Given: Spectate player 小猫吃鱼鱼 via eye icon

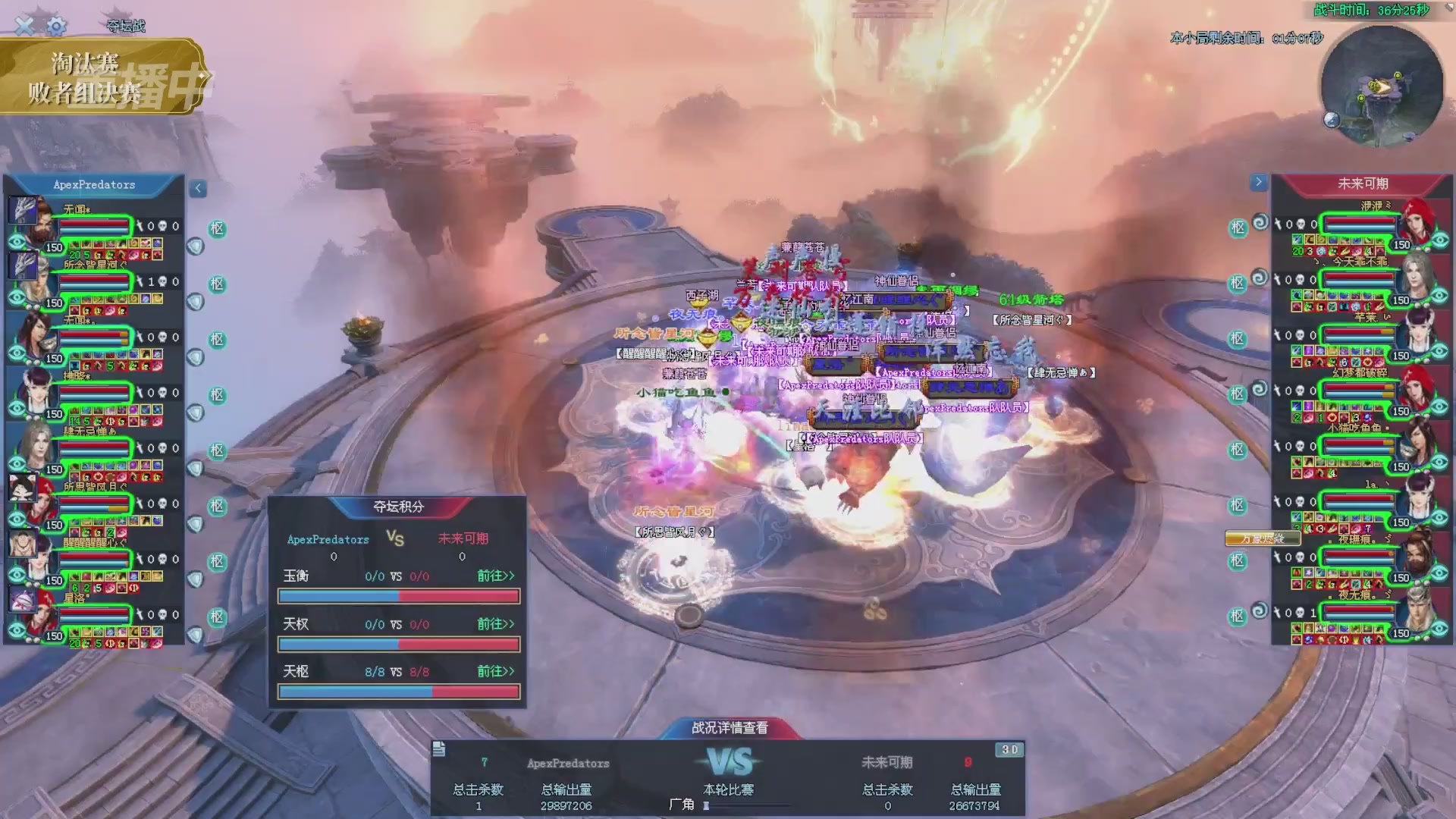Looking at the screenshot, I should click(x=1440, y=463).
